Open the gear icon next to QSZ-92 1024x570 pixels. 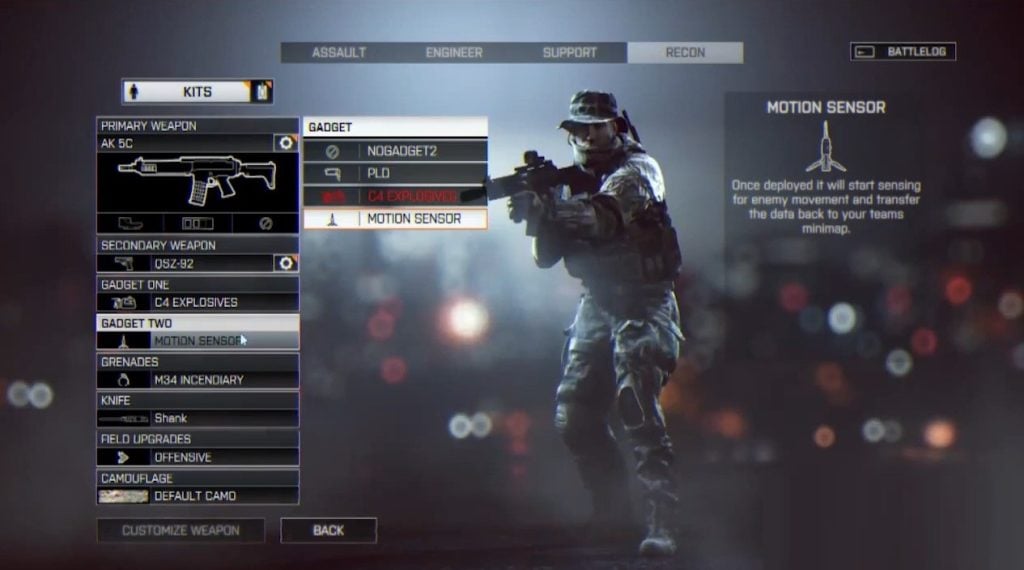coord(286,263)
